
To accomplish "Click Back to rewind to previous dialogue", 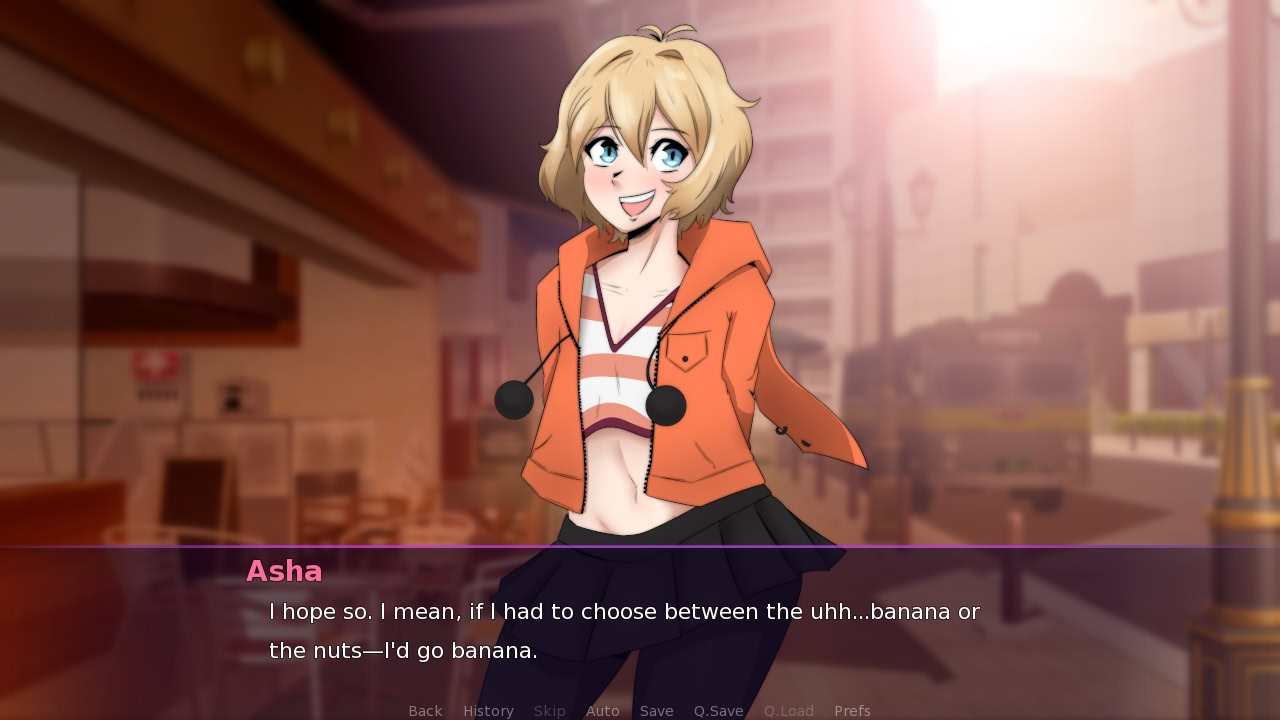I will 424,710.
